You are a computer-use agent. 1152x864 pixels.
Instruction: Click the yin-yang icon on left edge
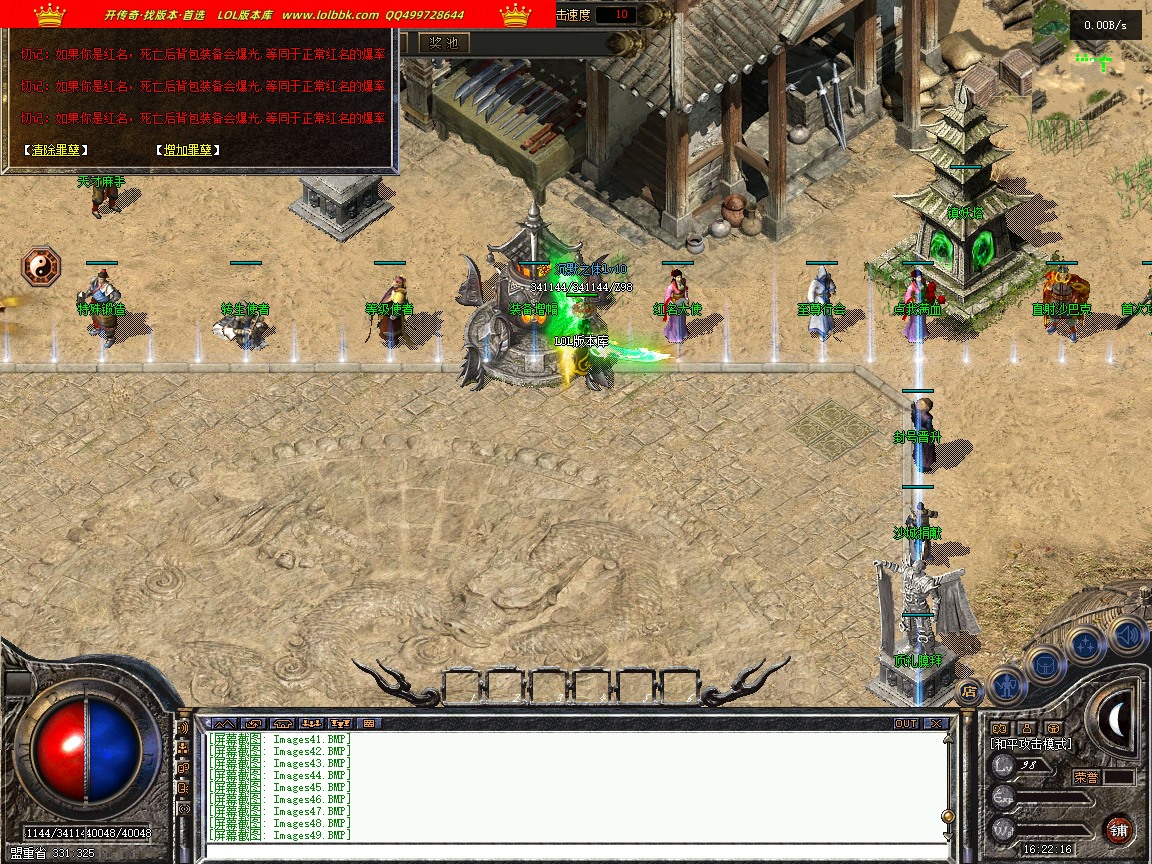coord(41,267)
